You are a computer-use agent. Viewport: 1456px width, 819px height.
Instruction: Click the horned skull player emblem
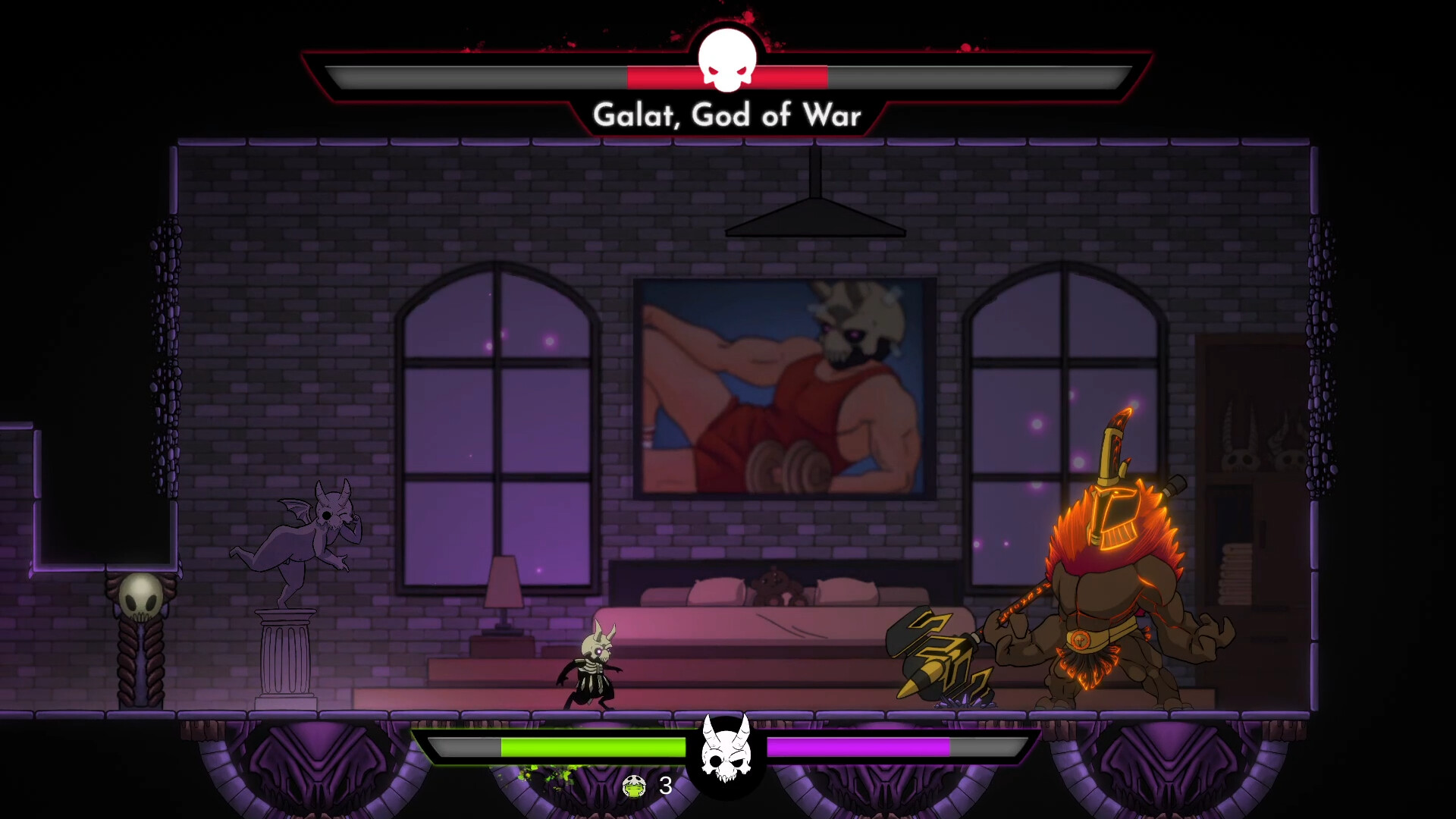[x=726, y=751]
